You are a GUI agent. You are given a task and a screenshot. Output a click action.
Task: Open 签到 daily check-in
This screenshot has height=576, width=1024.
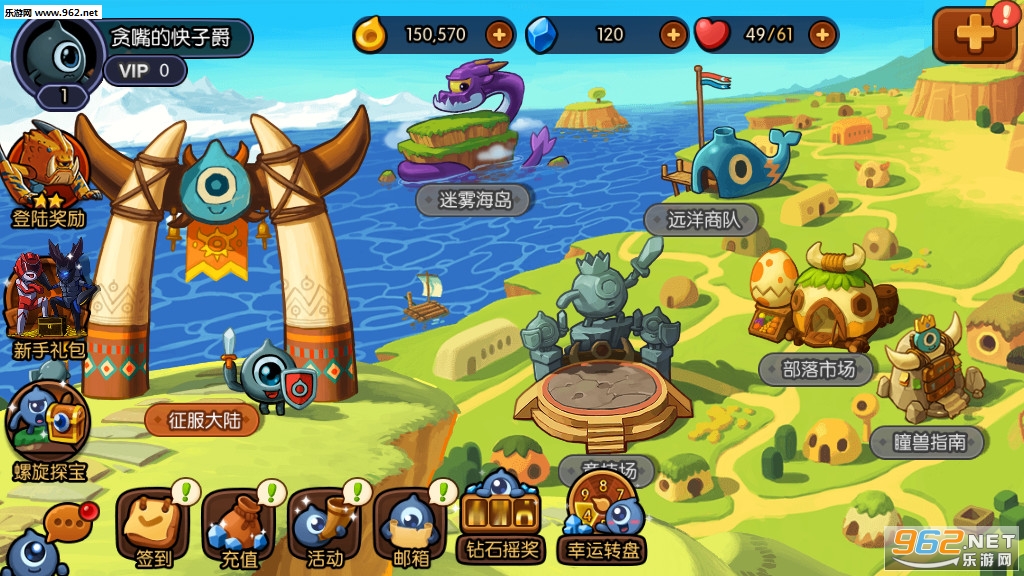coord(153,525)
